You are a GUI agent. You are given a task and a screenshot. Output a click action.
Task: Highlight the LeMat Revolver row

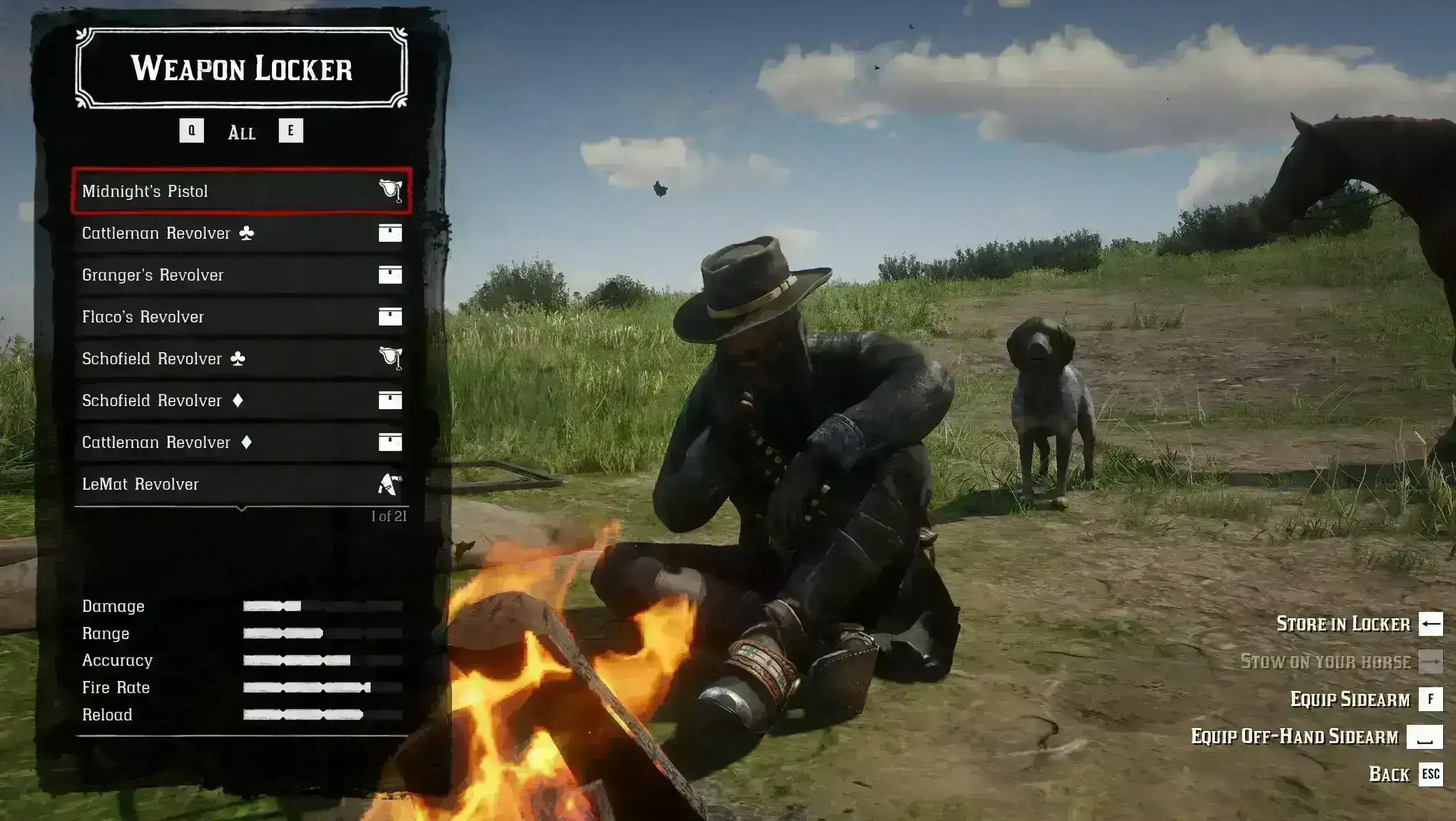click(x=241, y=484)
